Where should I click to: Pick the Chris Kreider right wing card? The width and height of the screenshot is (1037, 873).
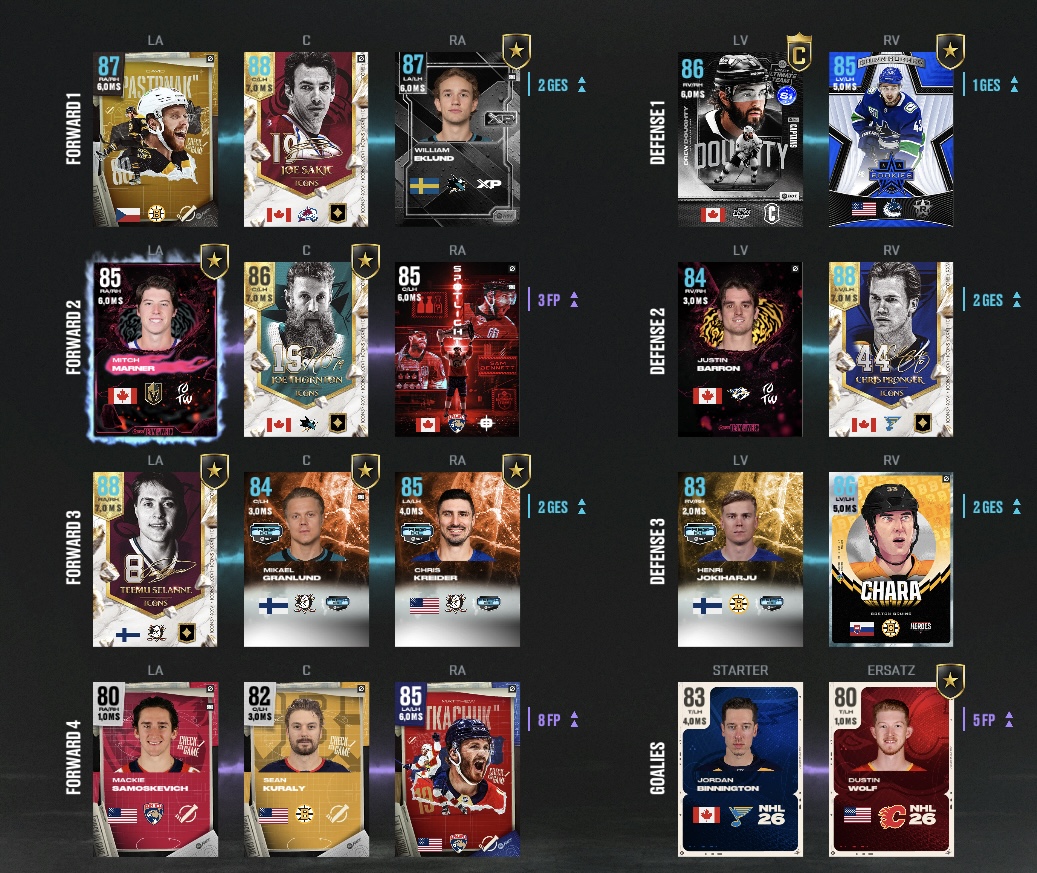tap(457, 559)
